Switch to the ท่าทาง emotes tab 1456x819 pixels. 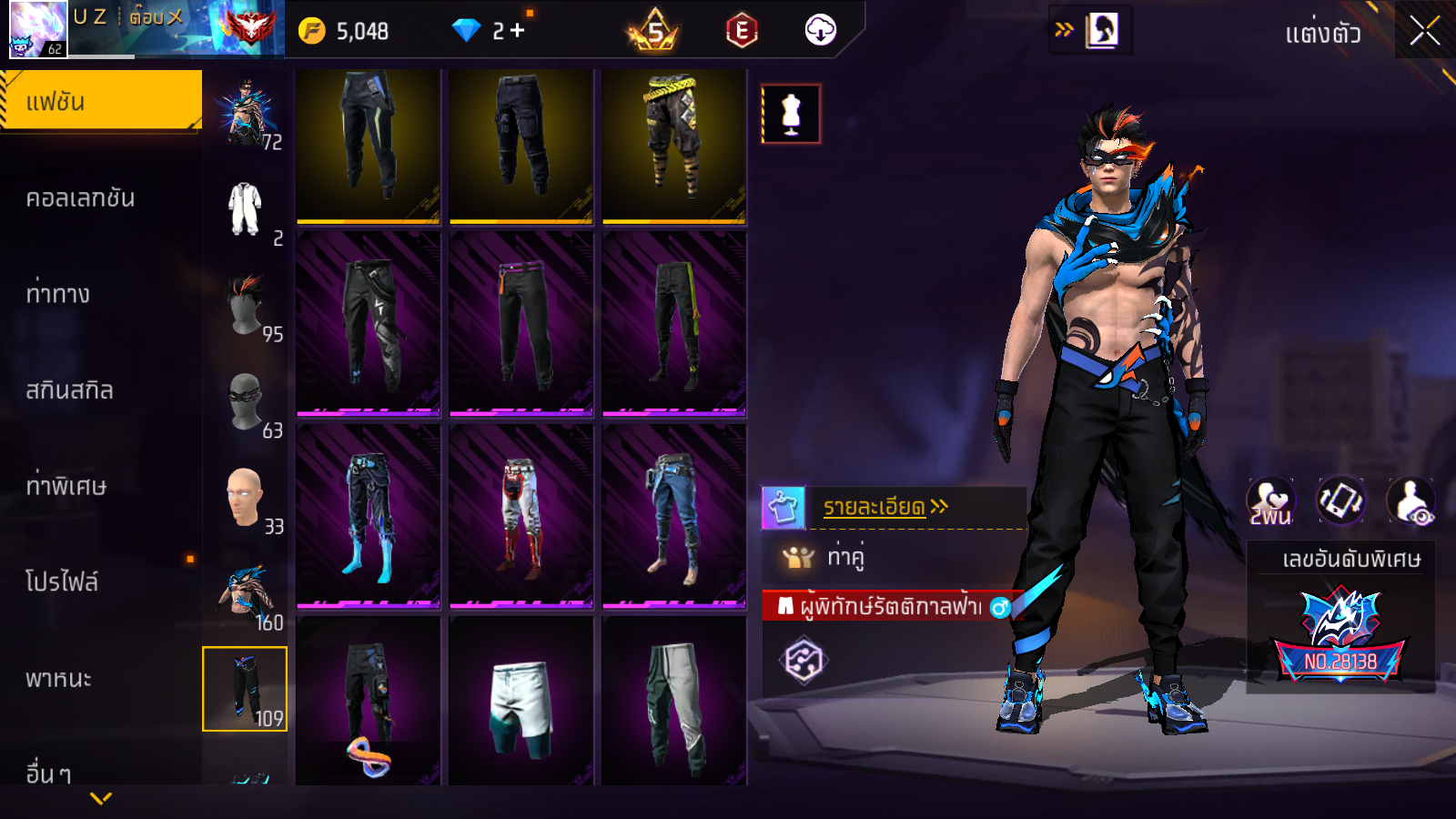[58, 294]
